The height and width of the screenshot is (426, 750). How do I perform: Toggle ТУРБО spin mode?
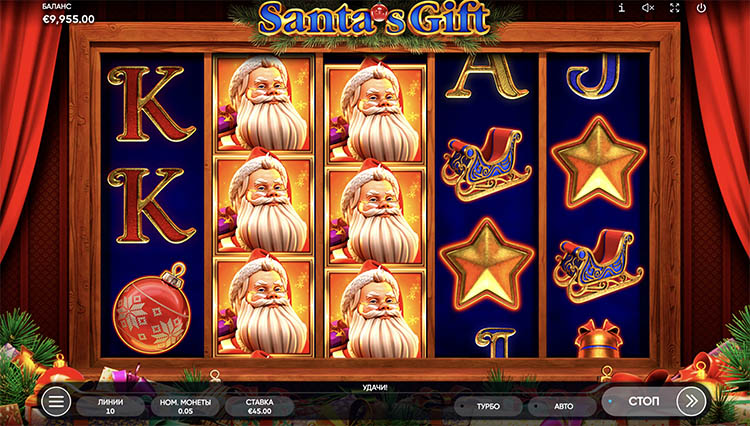click(x=487, y=406)
